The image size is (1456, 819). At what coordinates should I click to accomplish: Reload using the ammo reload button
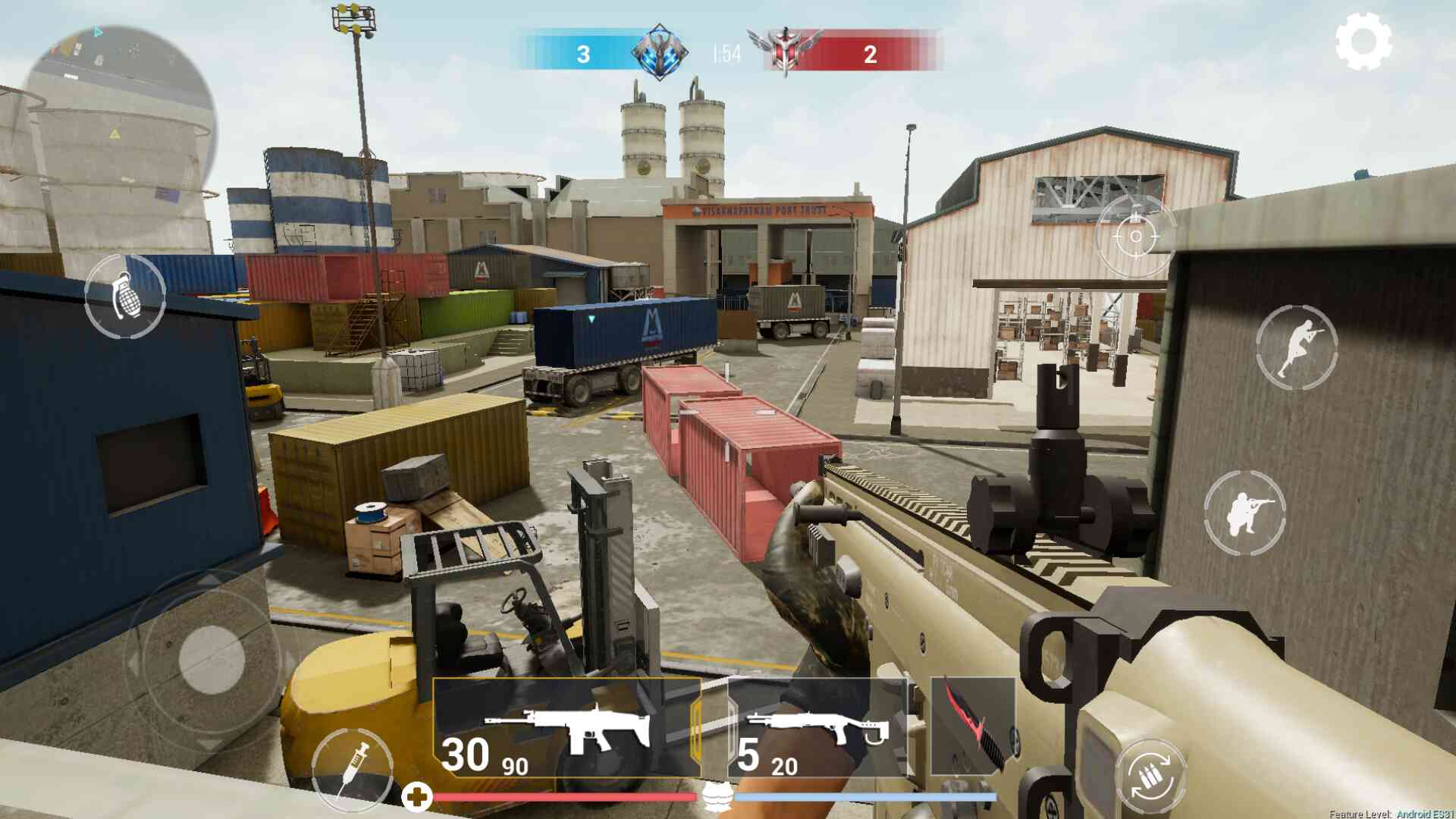point(1150,777)
